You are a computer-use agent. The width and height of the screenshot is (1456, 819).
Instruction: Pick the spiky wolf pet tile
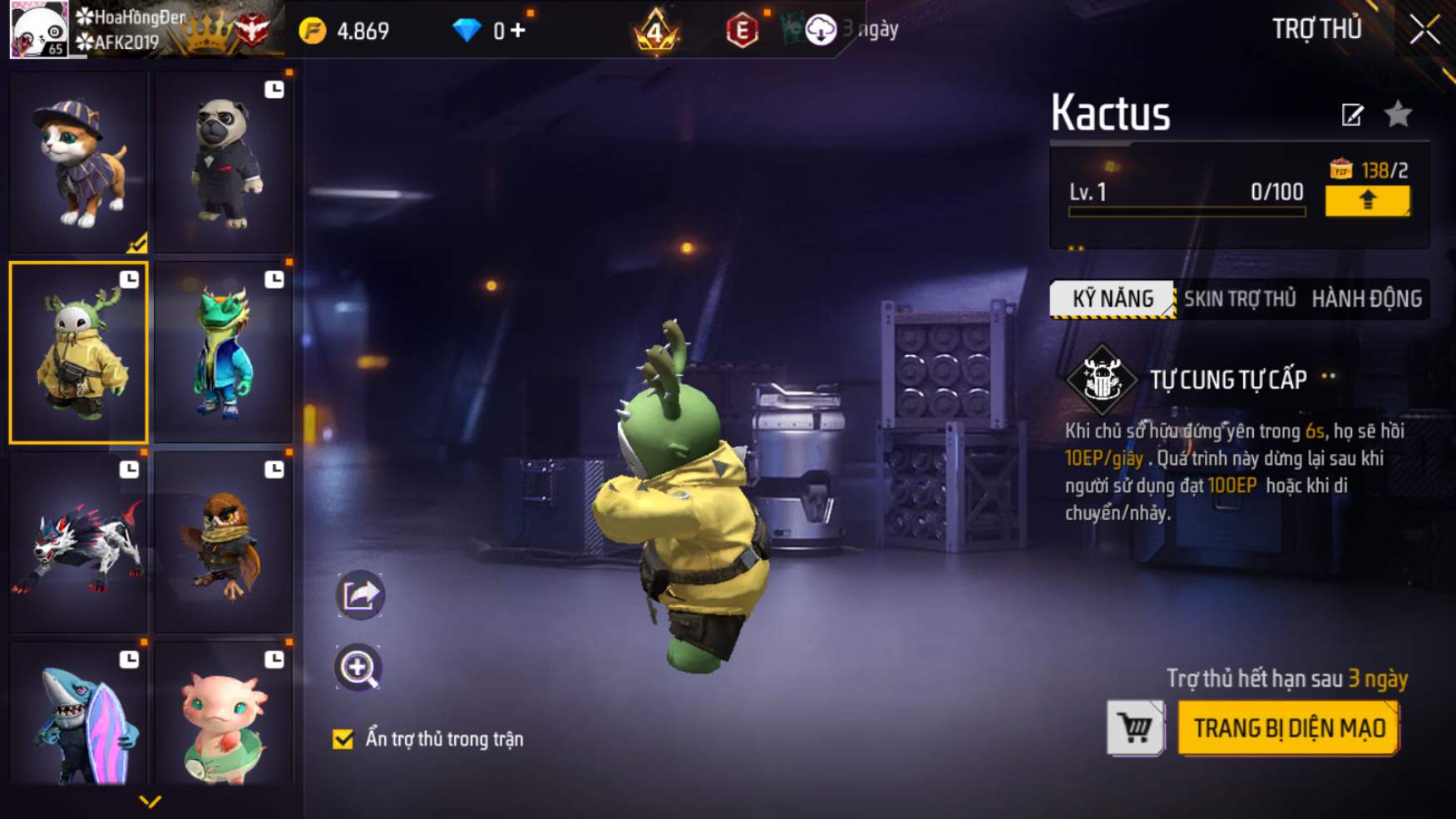click(79, 542)
